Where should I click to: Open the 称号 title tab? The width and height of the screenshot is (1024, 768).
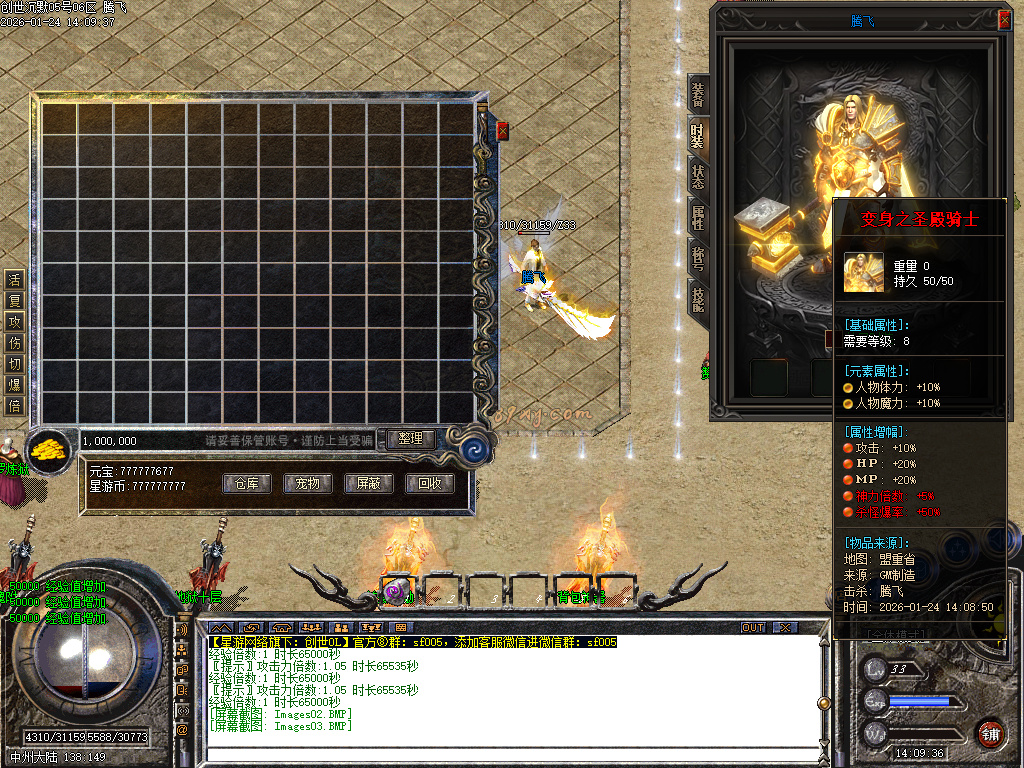point(698,258)
